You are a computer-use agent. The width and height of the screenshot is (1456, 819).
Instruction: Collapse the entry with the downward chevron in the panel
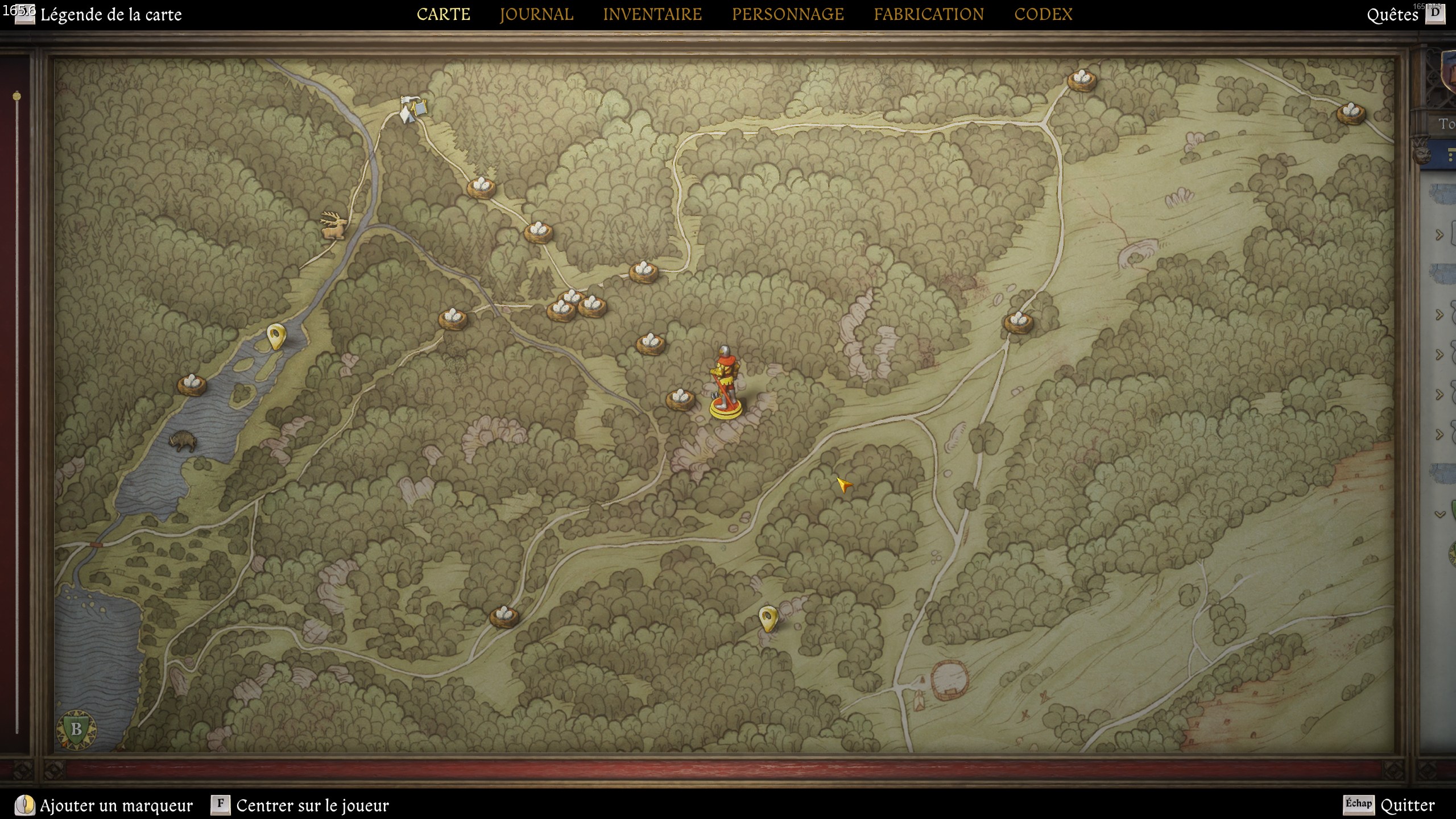pos(1440,514)
